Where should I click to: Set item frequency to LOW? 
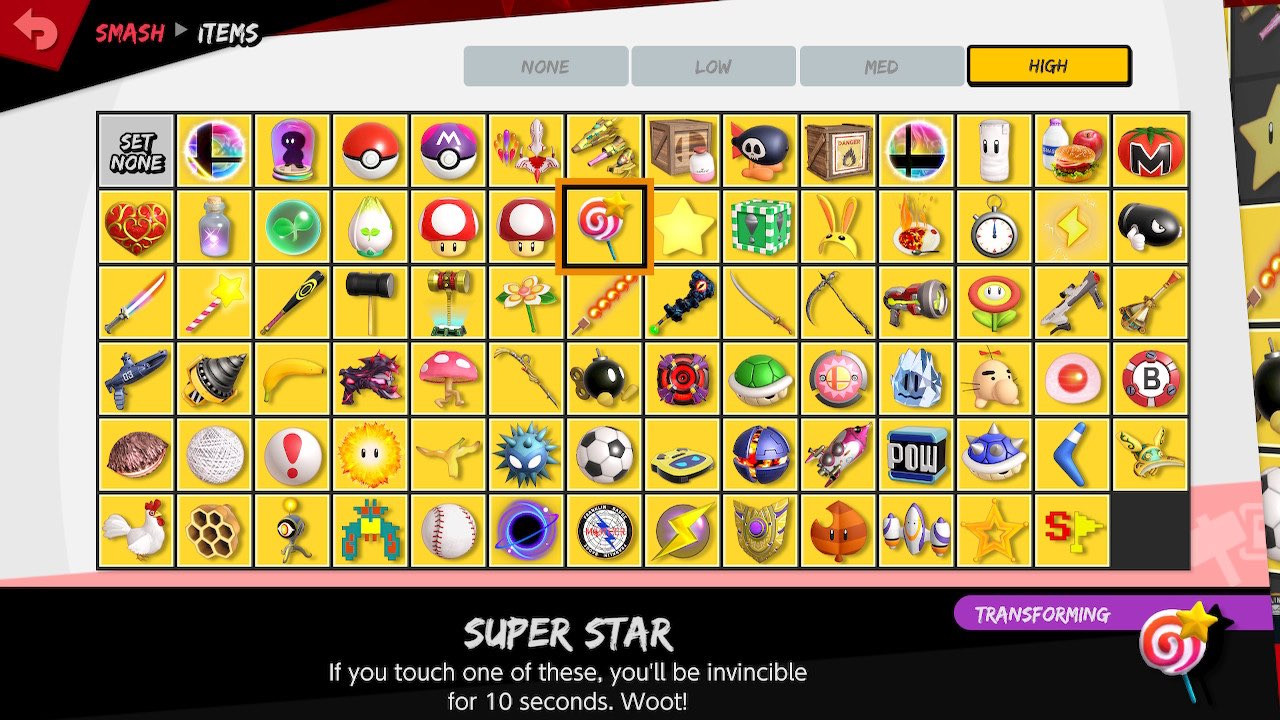pyautogui.click(x=712, y=66)
